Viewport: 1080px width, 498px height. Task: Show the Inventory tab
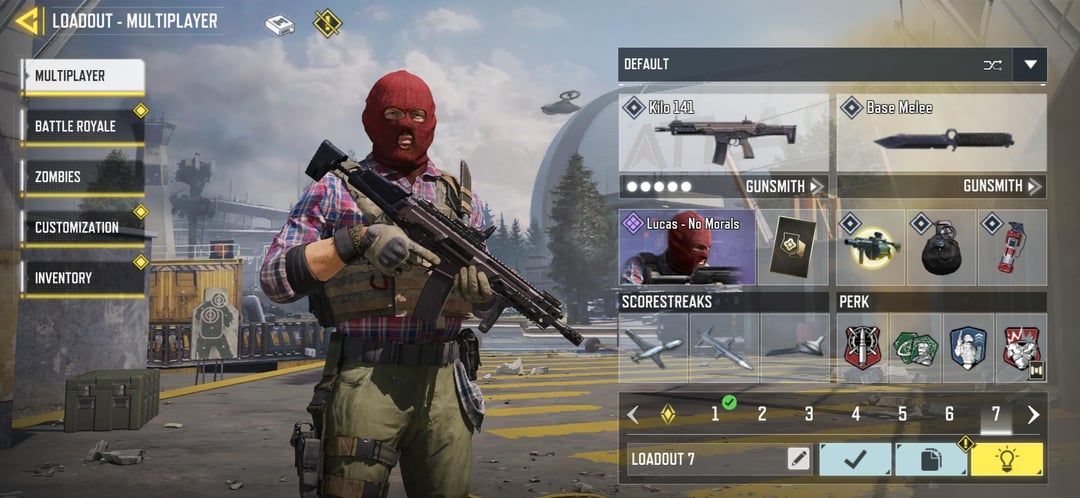[x=84, y=278]
